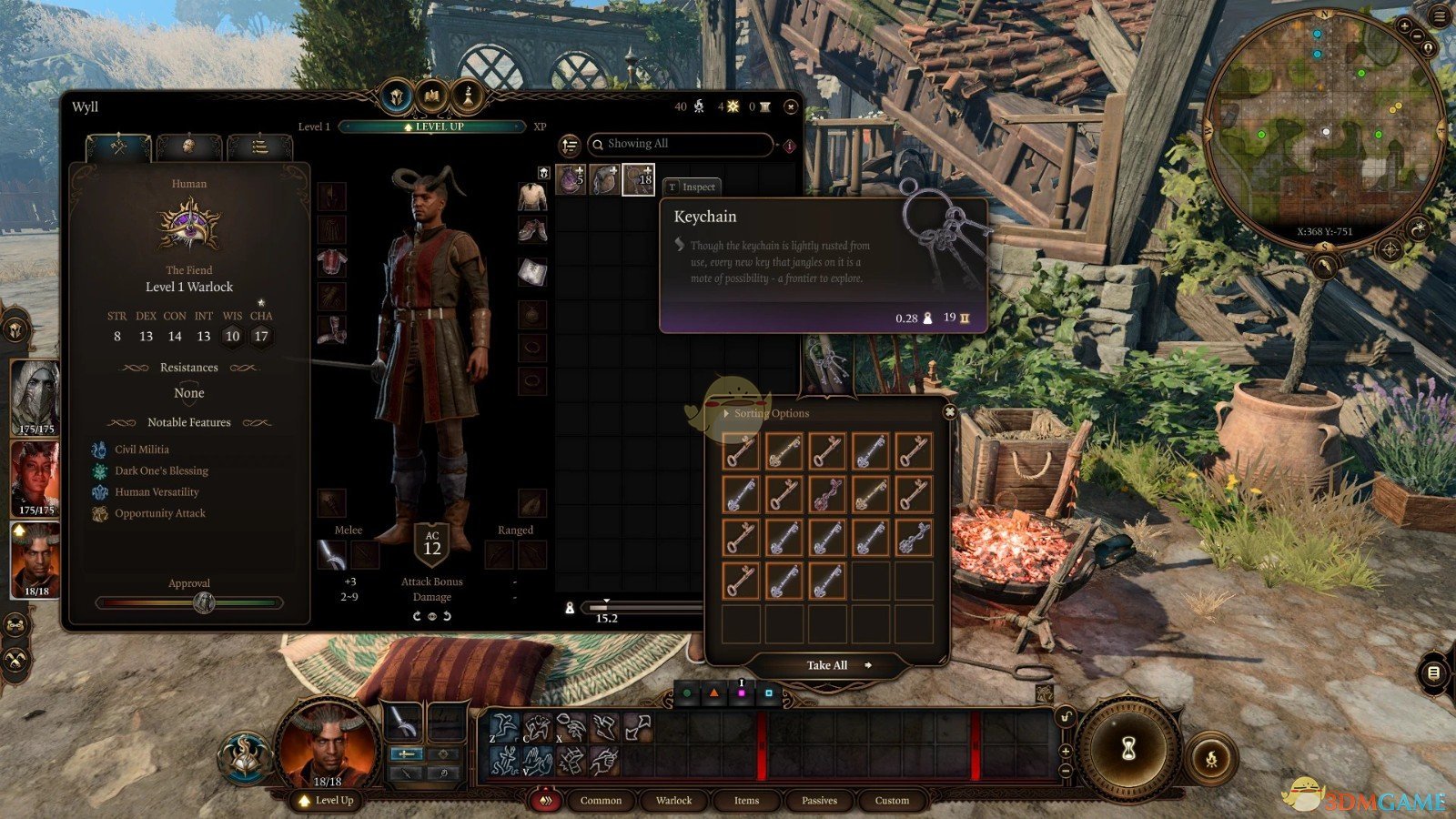Close Wyll's character sheet window
The height and width of the screenshot is (819, 1456).
coord(791,106)
